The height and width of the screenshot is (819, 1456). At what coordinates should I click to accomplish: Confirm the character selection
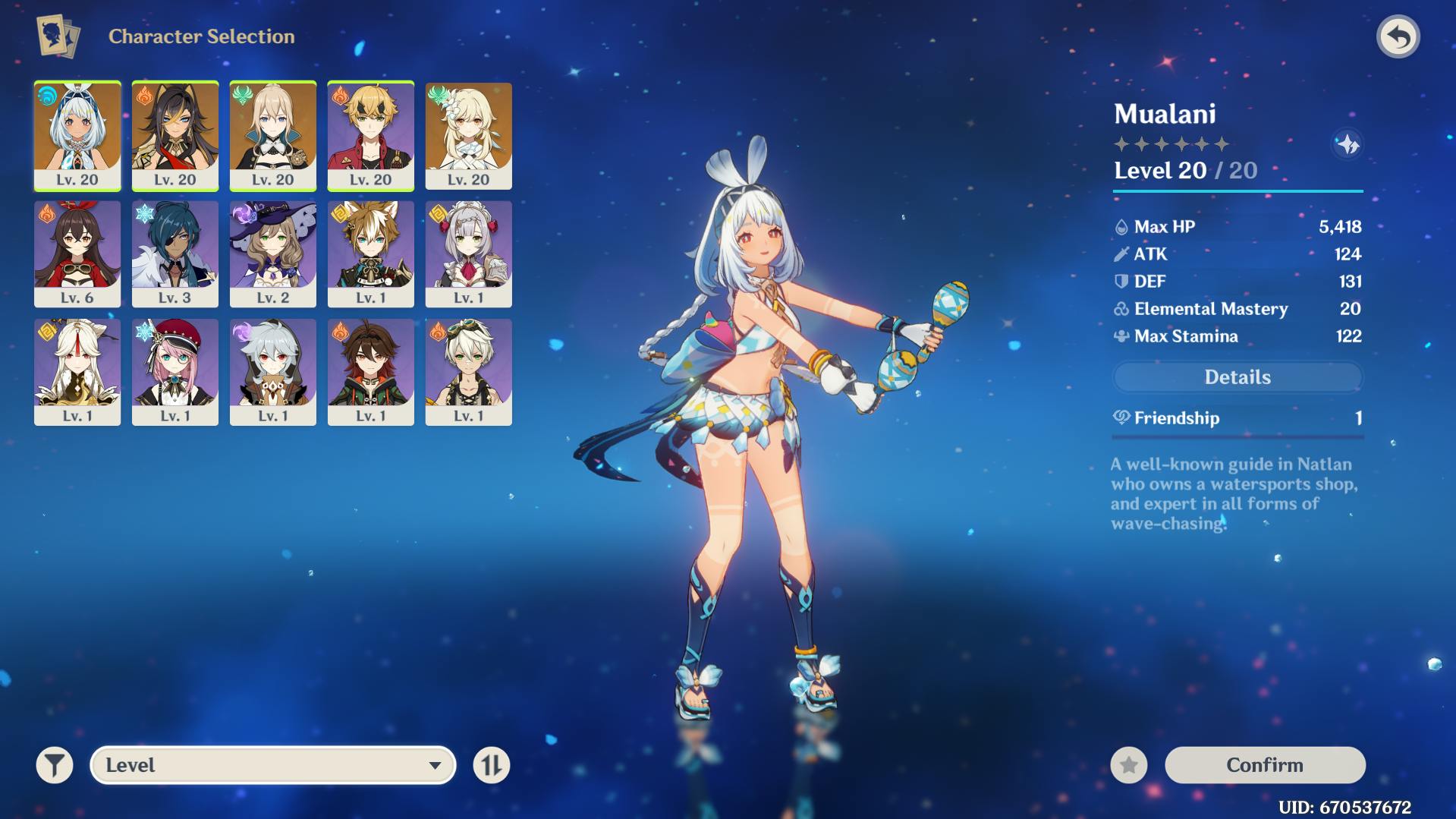1265,765
